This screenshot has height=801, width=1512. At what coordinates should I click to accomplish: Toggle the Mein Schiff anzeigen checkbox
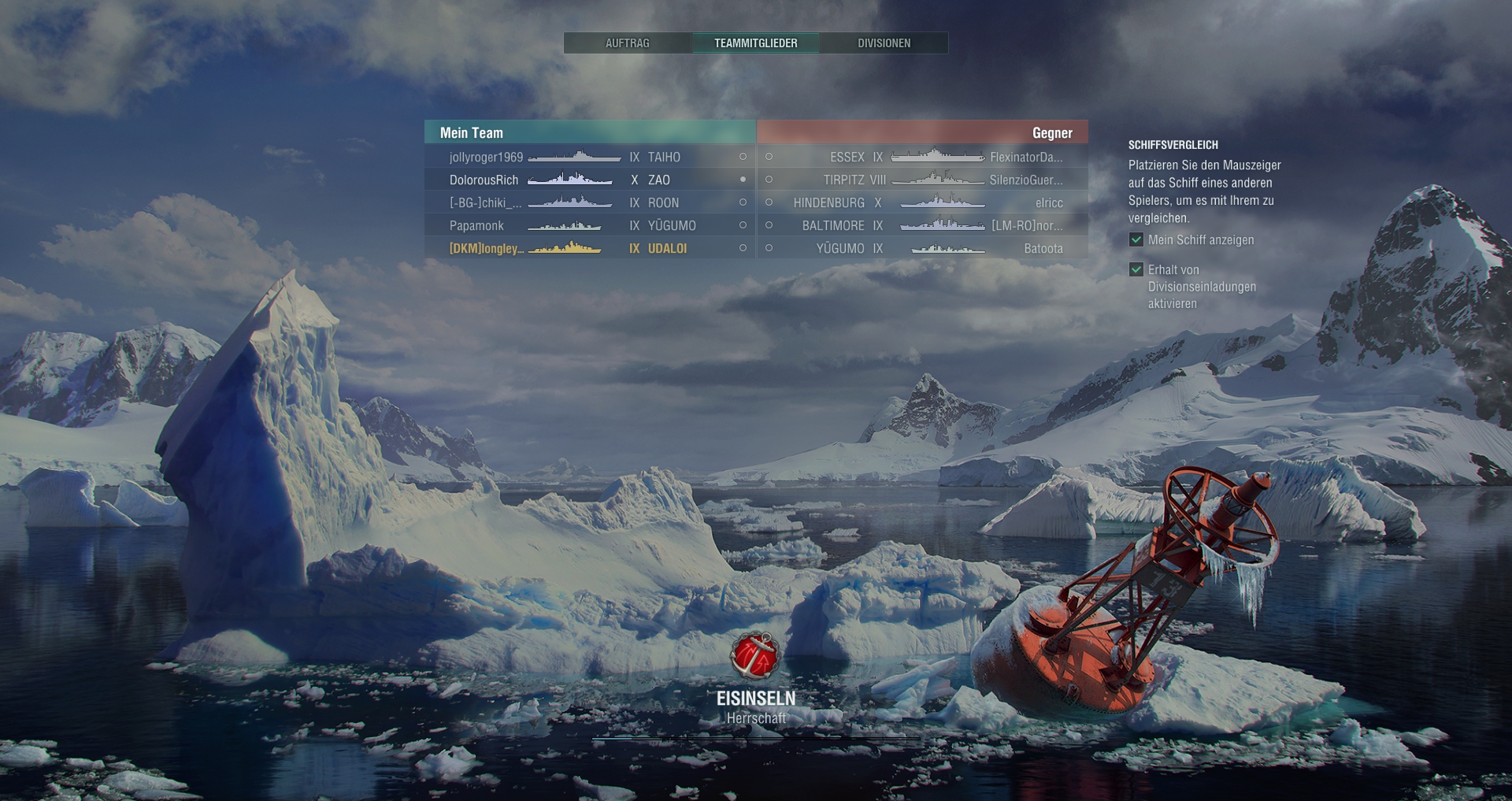point(1136,240)
